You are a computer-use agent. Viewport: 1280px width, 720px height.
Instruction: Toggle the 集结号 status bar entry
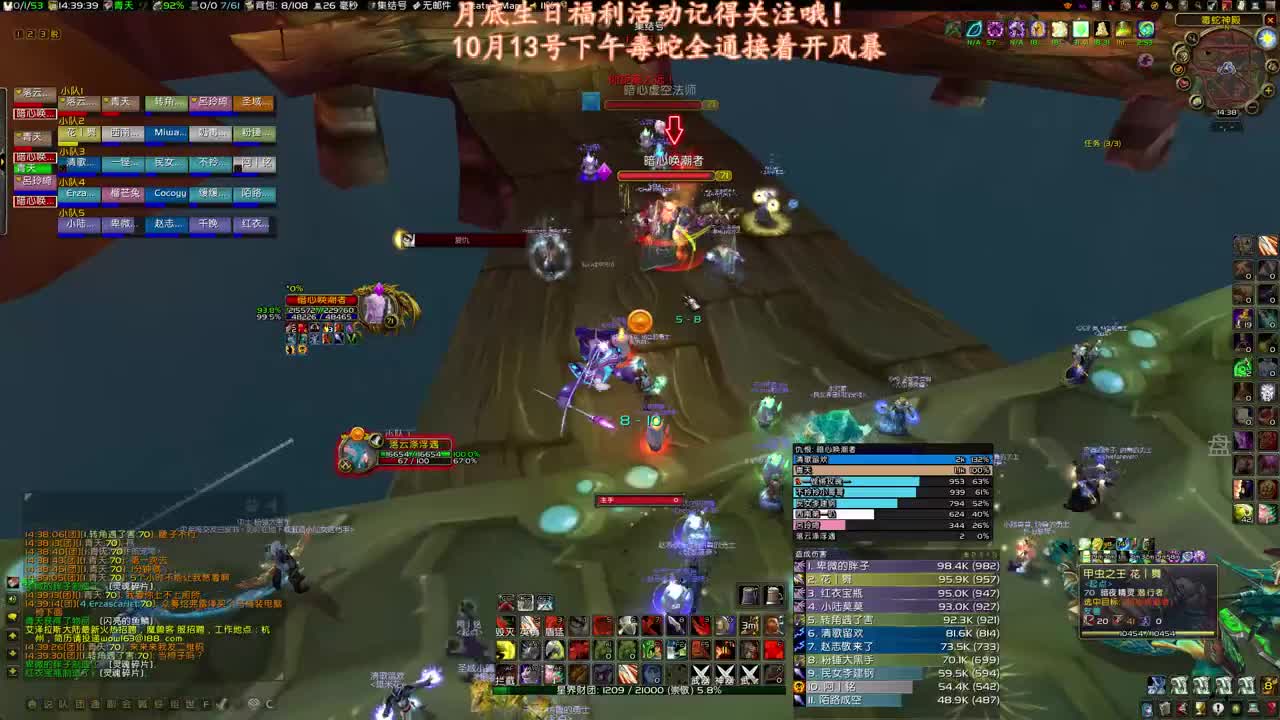pyautogui.click(x=391, y=6)
